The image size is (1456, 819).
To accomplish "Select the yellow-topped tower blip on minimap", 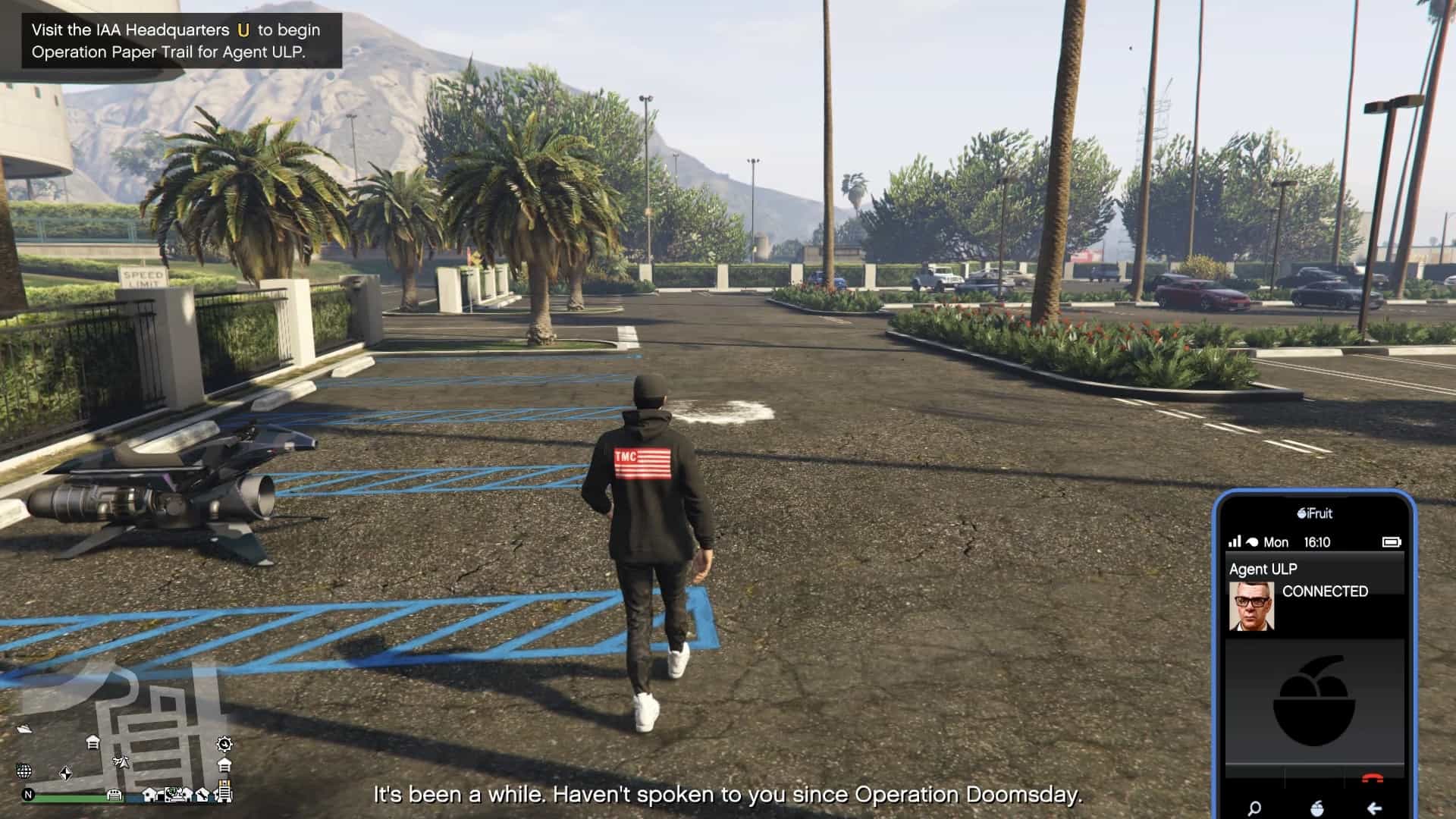I will tap(225, 792).
